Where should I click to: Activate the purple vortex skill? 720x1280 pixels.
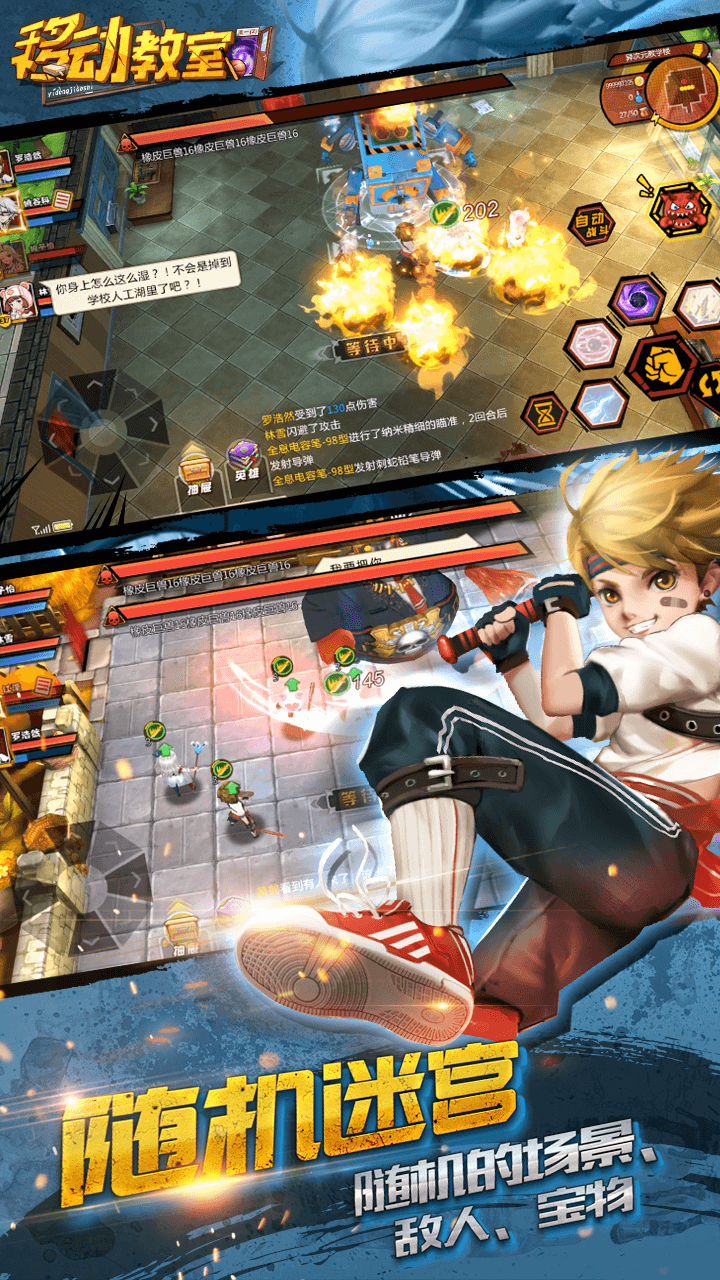(x=637, y=299)
